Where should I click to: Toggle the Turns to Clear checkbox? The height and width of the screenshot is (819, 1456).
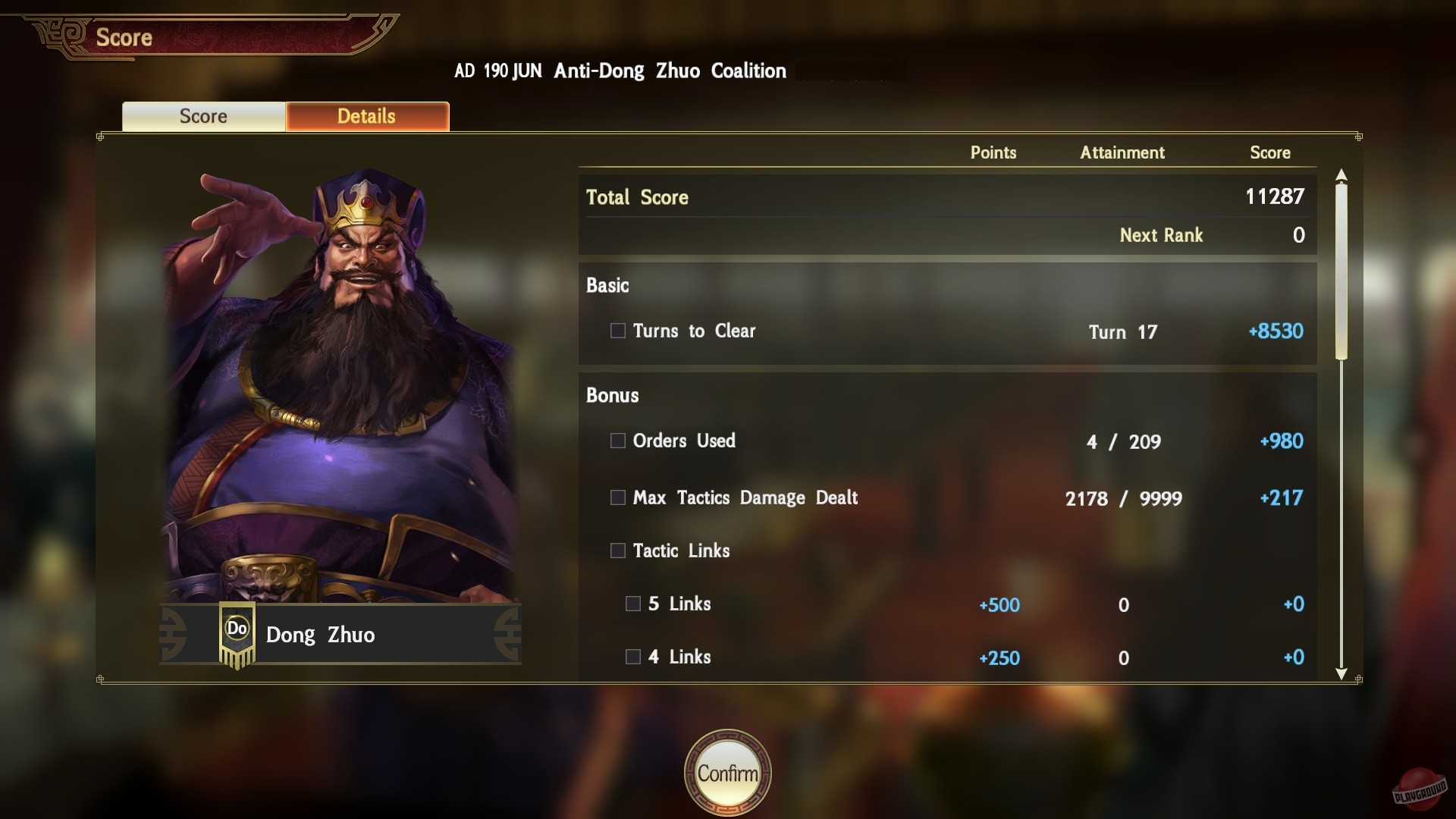click(x=617, y=331)
